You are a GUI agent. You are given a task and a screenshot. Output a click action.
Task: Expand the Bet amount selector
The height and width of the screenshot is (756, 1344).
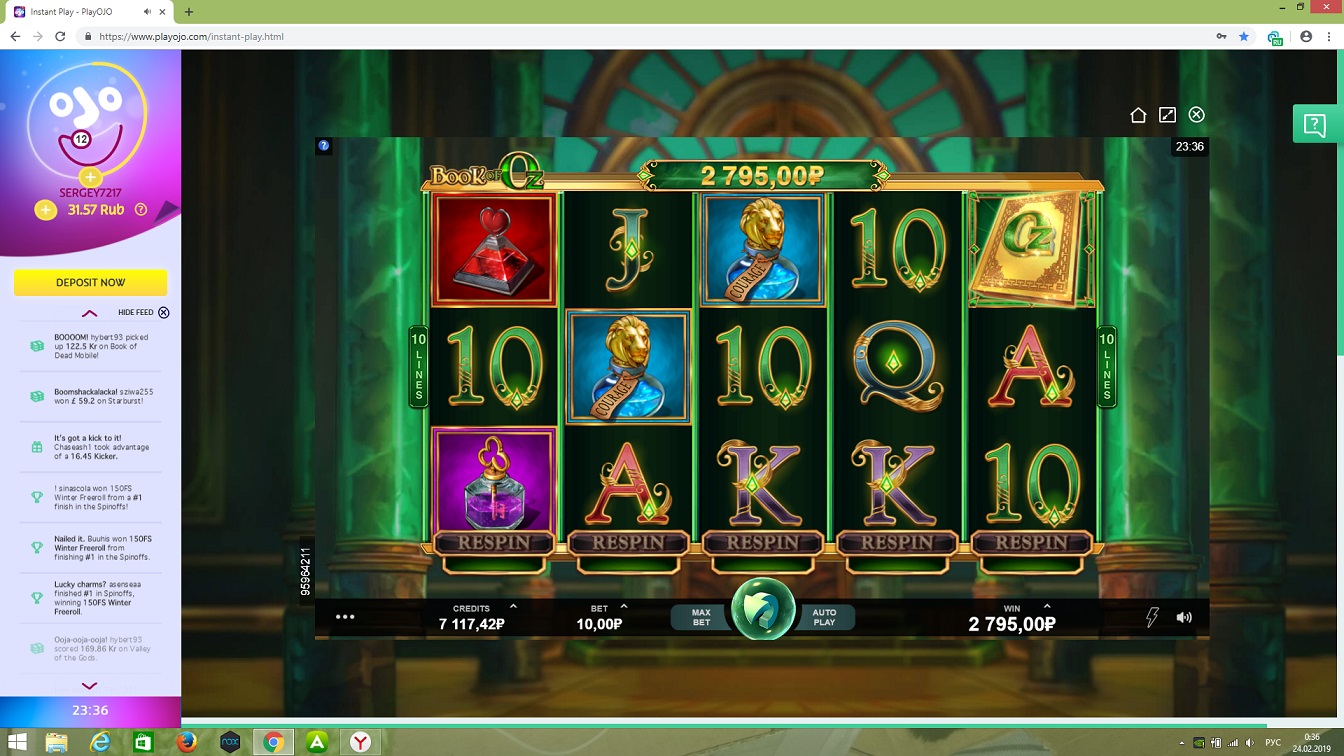pyautogui.click(x=624, y=607)
